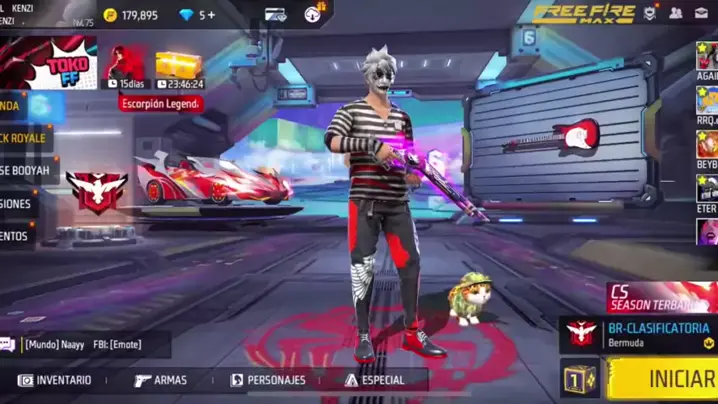This screenshot has width=718, height=404.
Task: Change the BR-Clasificatoria game mode
Action: (x=640, y=334)
